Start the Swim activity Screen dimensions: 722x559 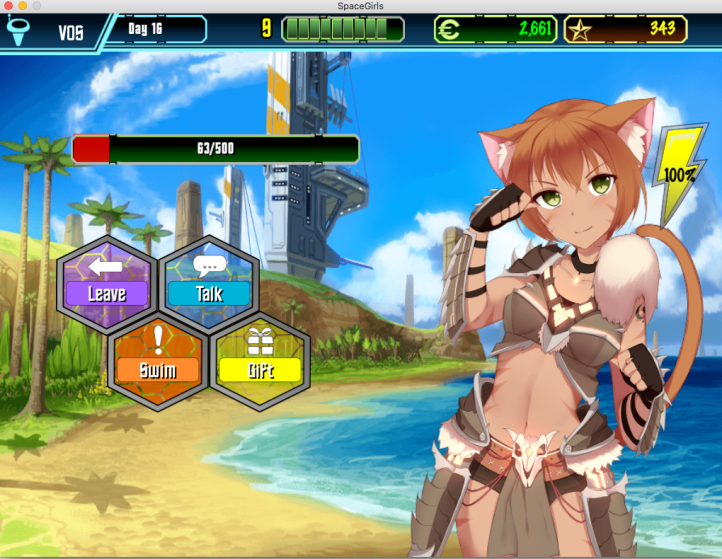pyautogui.click(x=157, y=360)
